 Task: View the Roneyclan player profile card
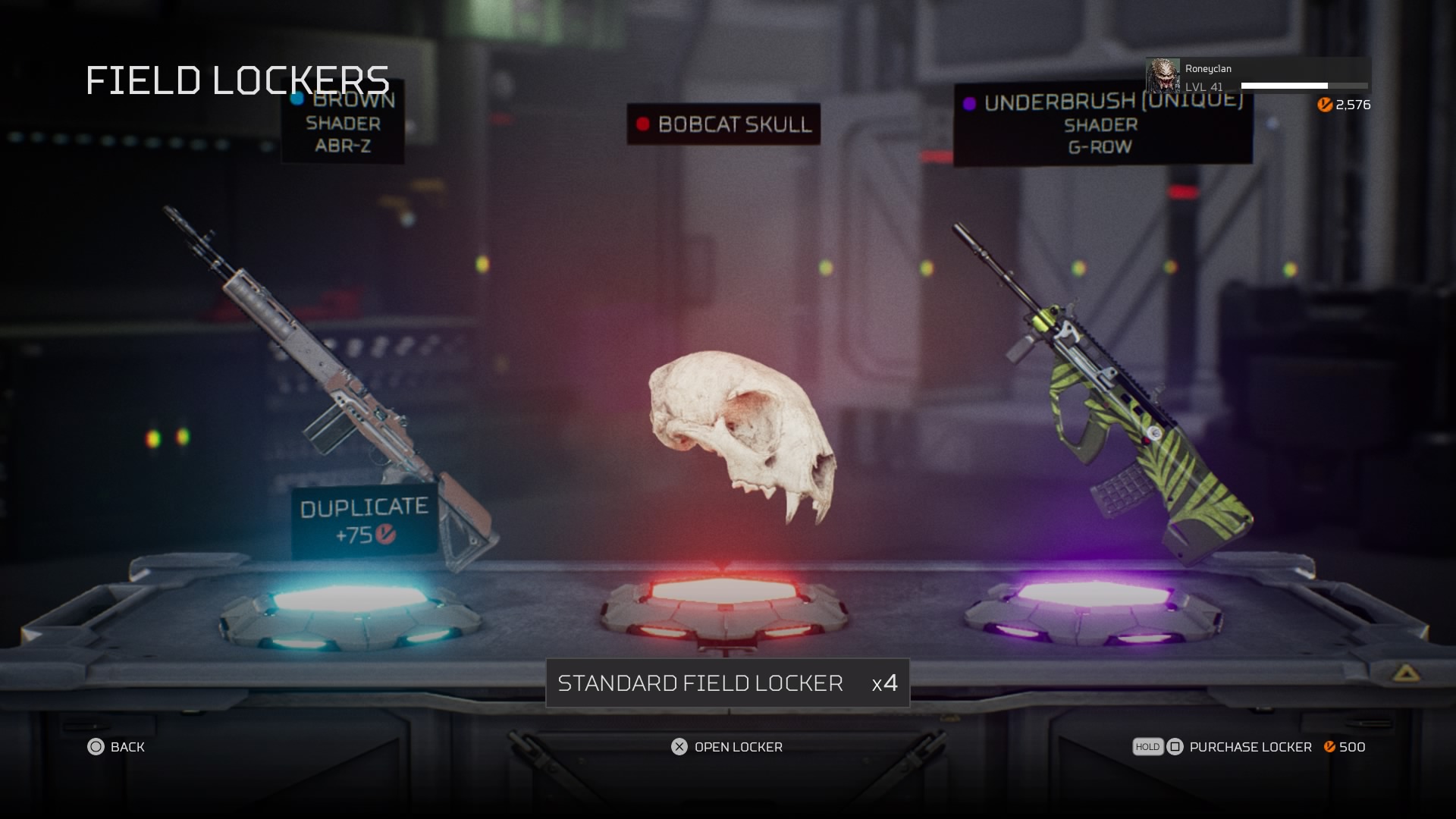coord(1257,77)
